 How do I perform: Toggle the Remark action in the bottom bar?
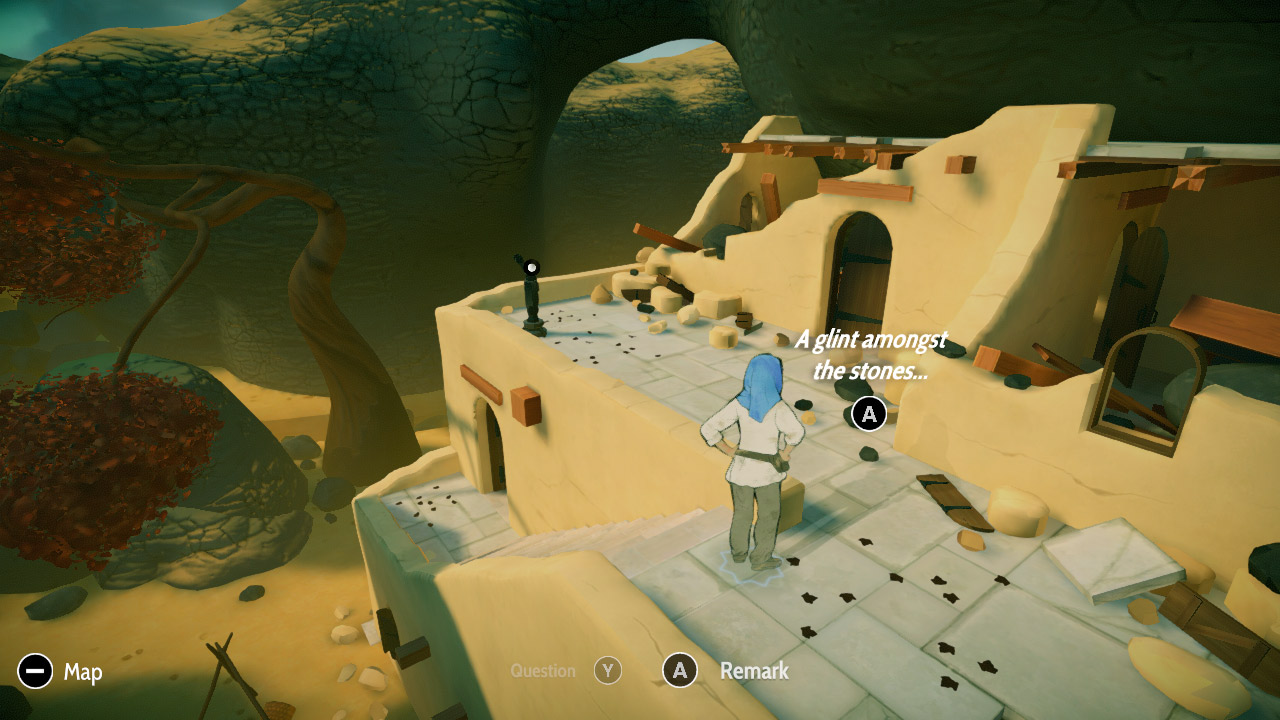click(x=680, y=672)
